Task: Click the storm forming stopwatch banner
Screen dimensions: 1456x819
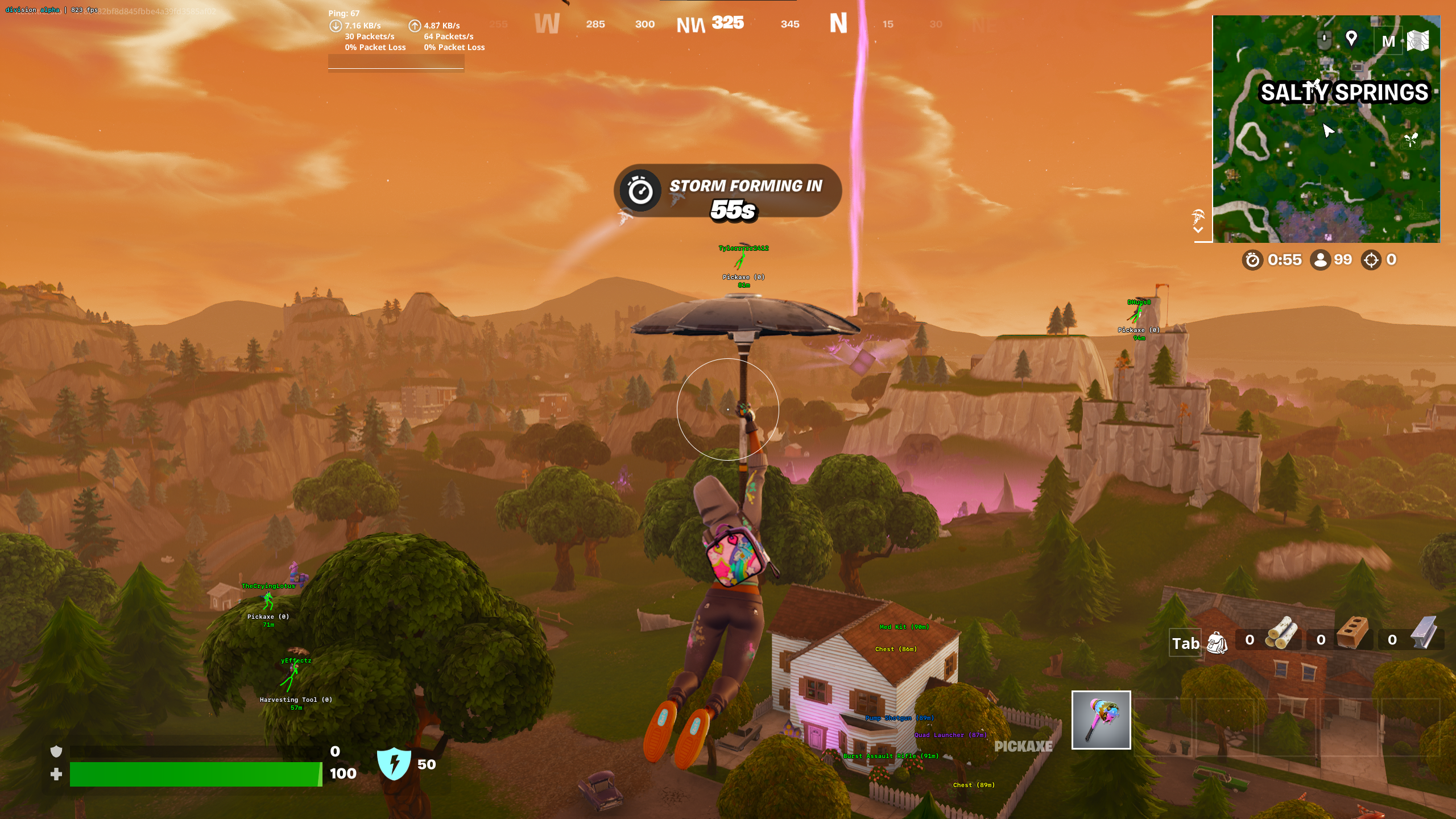Action: (x=727, y=191)
